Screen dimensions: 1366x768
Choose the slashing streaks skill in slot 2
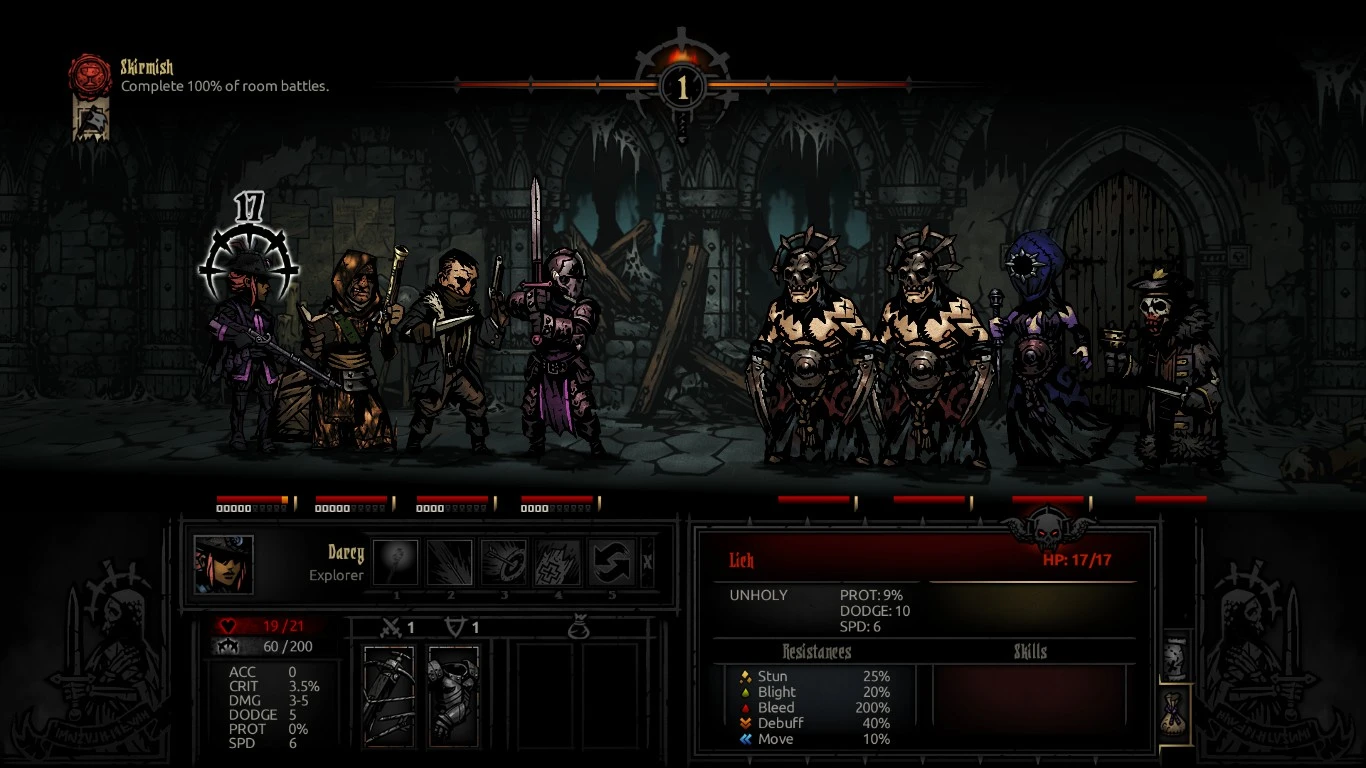(x=450, y=563)
